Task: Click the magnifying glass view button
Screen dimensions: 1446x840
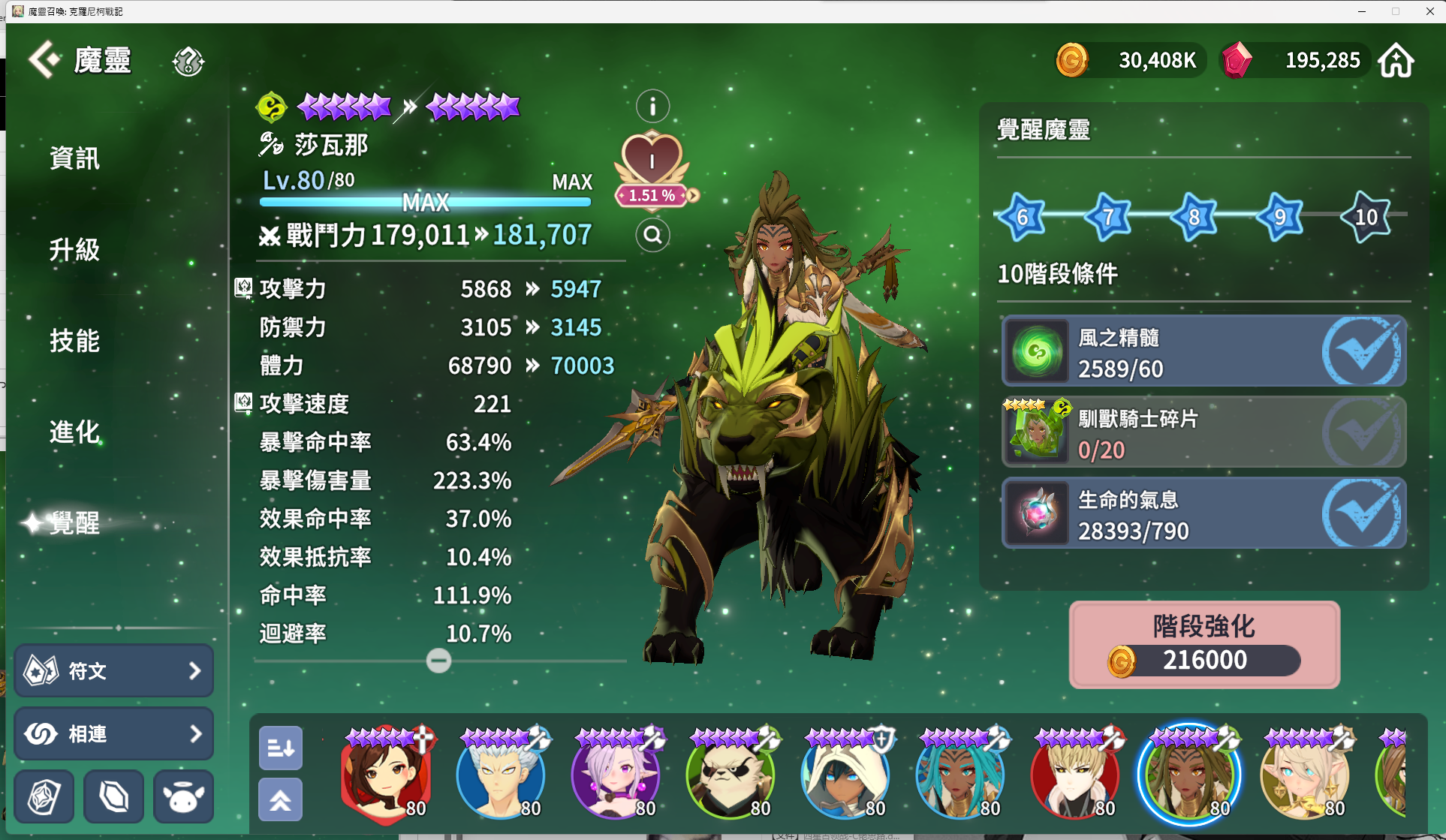Action: coord(652,236)
